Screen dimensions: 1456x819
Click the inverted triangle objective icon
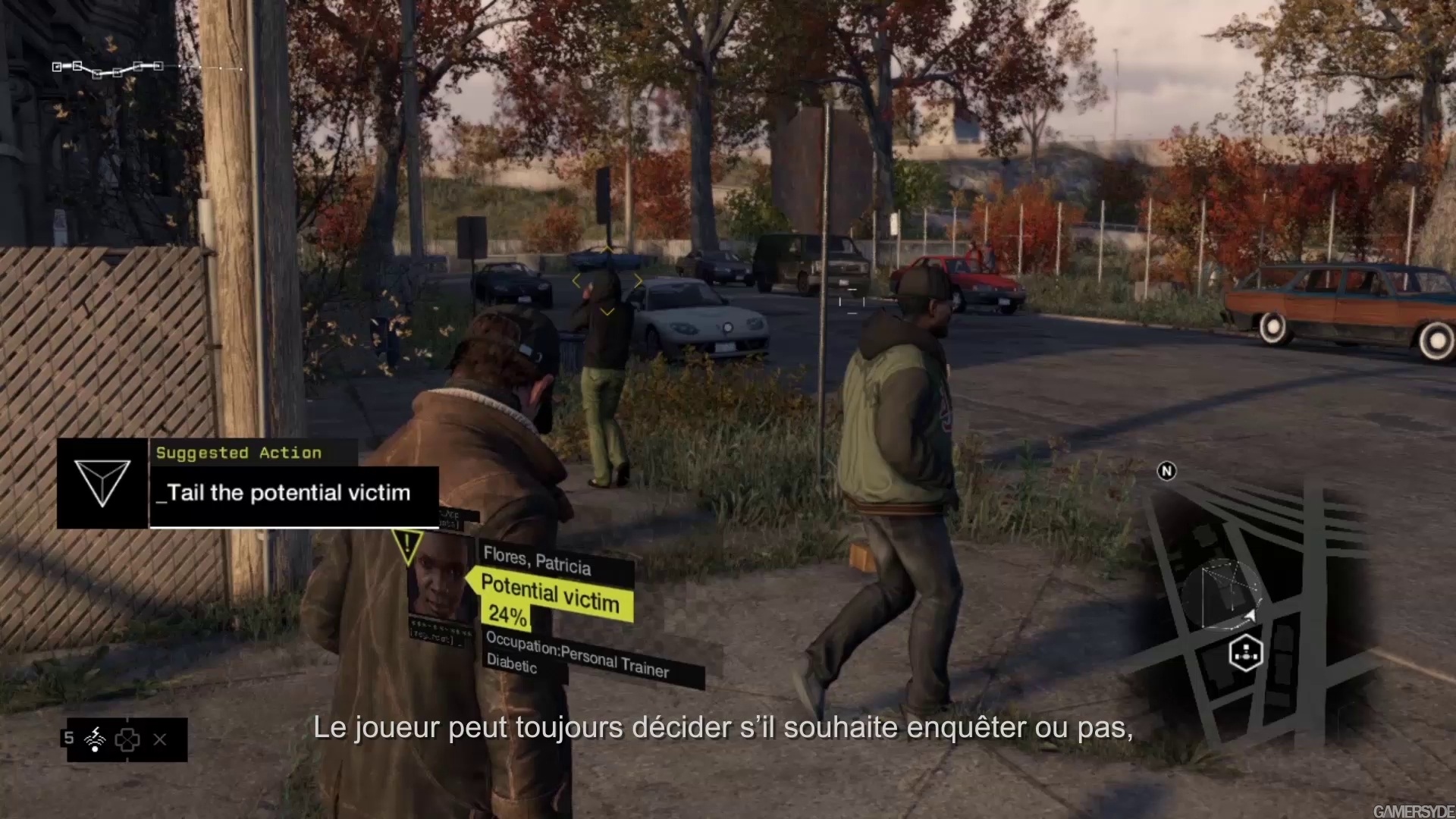pos(102,483)
